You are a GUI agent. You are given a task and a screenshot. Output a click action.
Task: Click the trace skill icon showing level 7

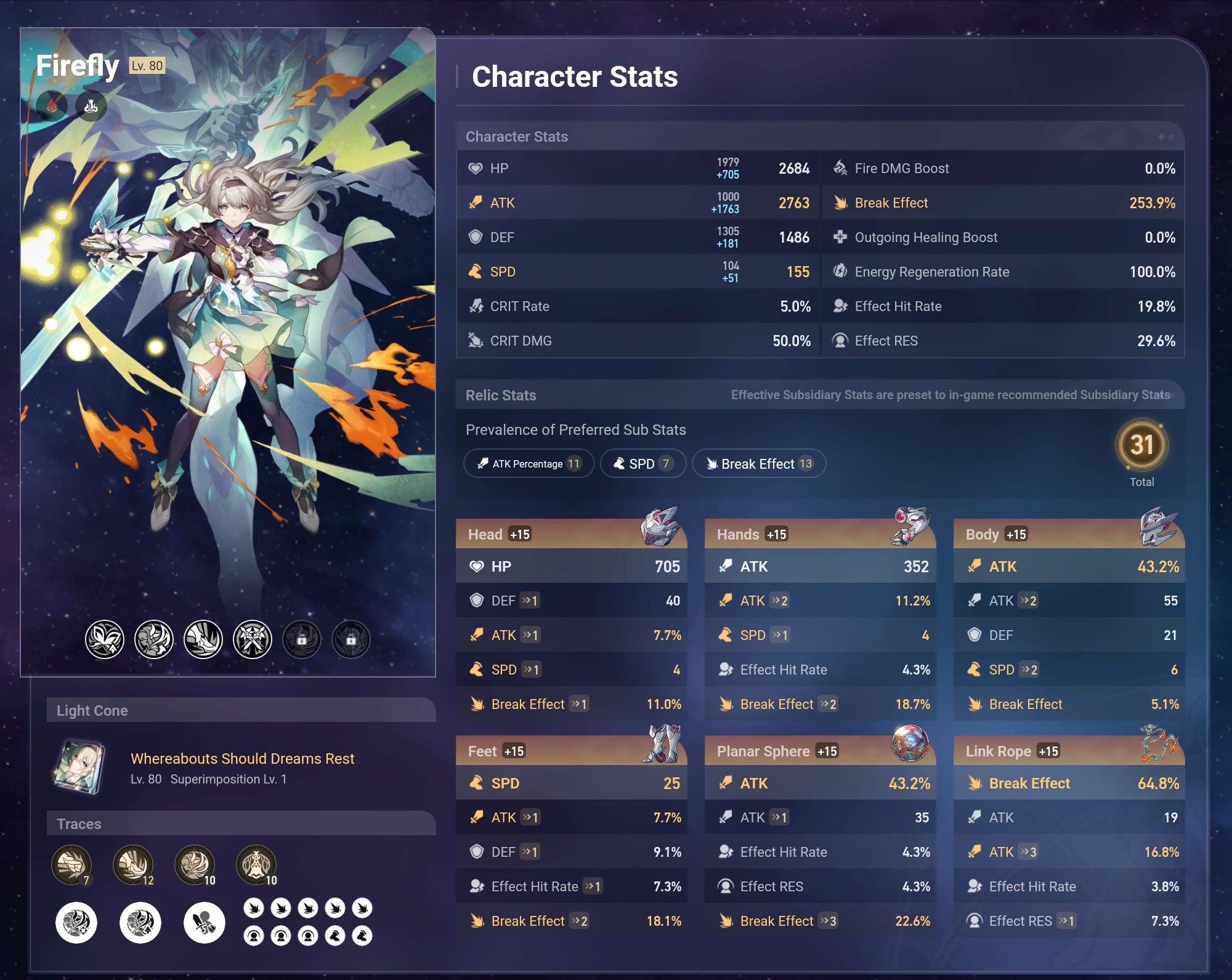point(72,865)
